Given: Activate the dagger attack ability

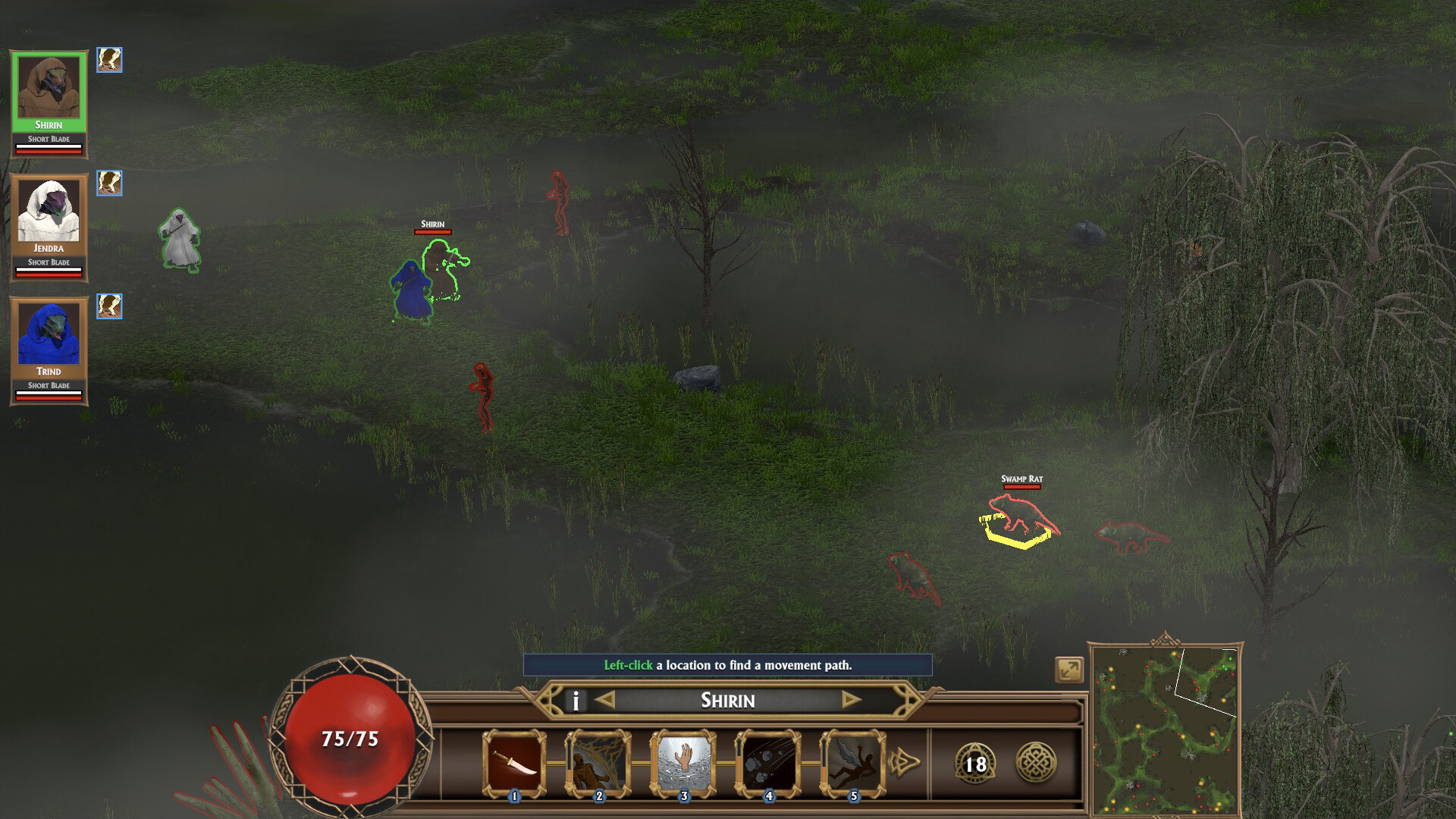Looking at the screenshot, I should (x=514, y=763).
